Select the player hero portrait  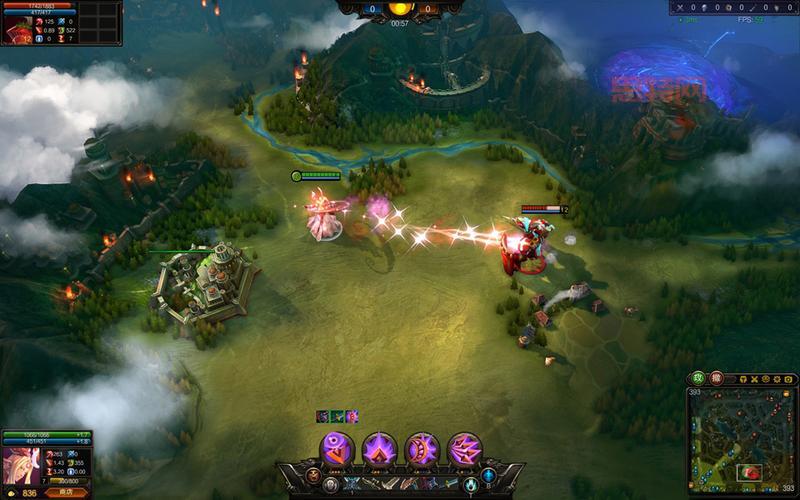(x=20, y=464)
